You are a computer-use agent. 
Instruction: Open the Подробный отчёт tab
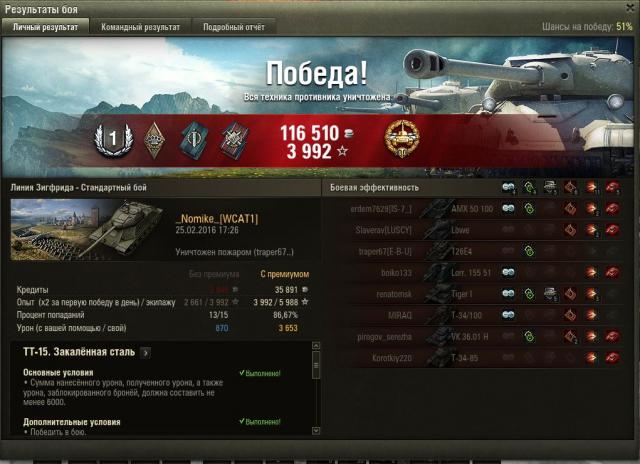coord(233,27)
